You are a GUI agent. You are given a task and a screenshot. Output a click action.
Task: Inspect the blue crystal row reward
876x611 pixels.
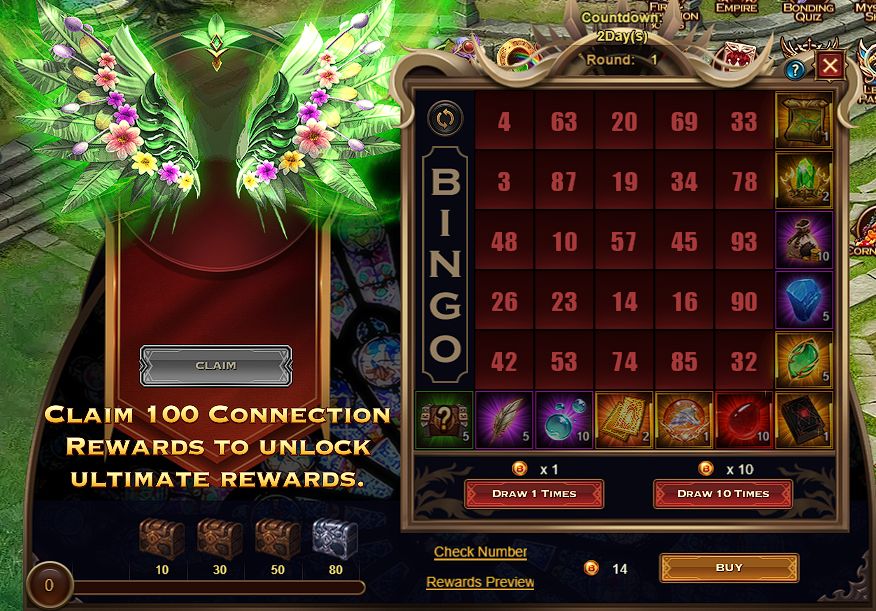803,300
